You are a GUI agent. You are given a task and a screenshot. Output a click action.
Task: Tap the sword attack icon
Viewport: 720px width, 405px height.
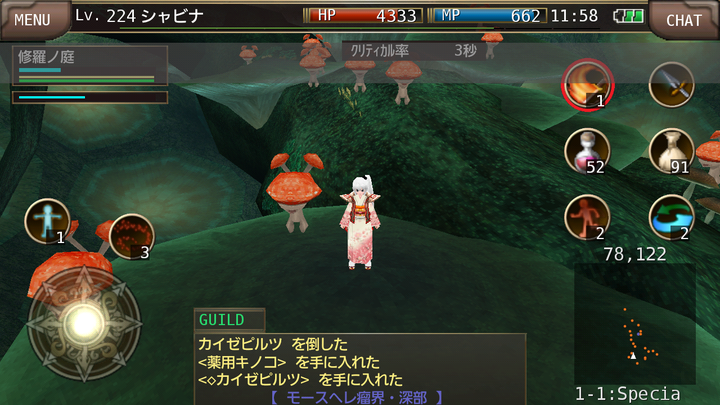click(671, 85)
